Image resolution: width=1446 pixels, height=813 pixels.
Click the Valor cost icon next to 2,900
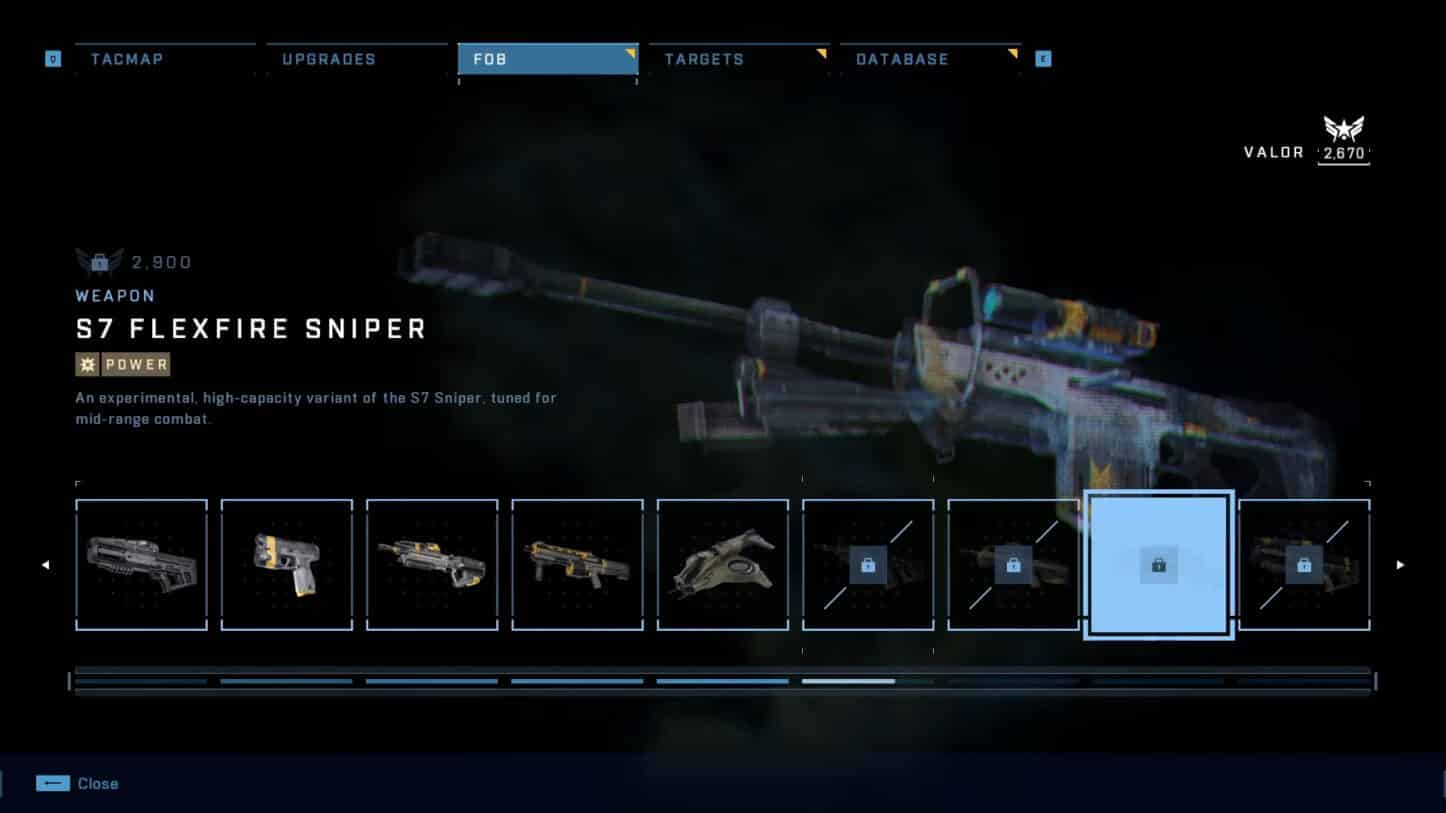pos(98,261)
